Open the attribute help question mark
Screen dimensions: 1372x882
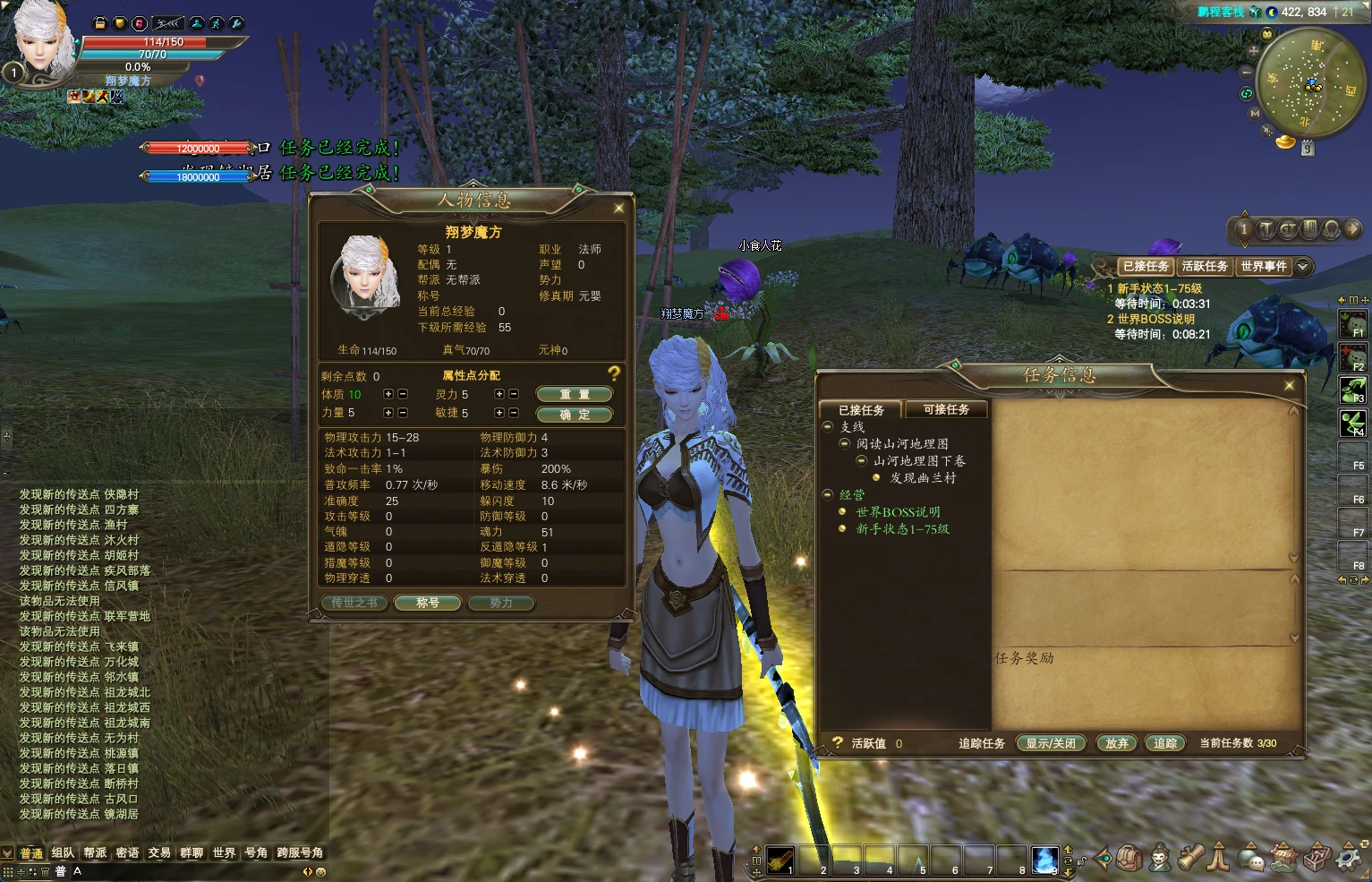614,373
